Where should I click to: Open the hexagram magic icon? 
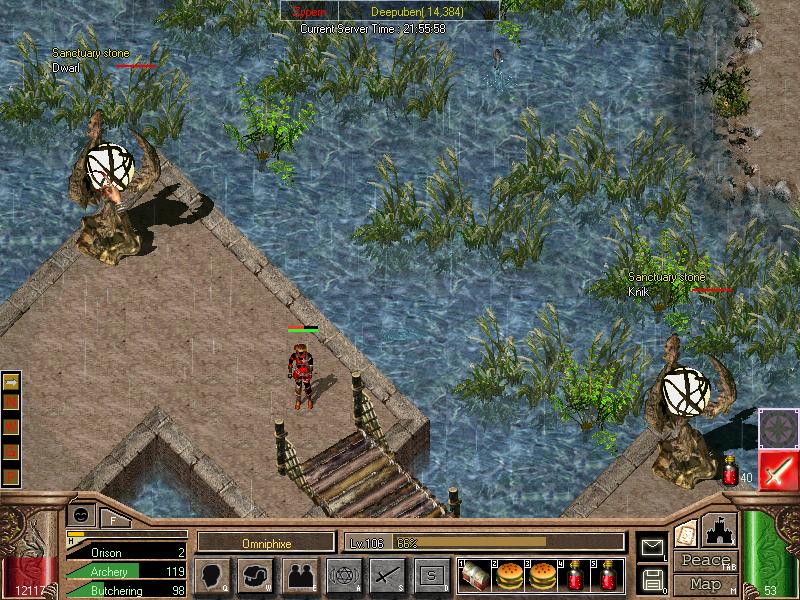(x=343, y=576)
